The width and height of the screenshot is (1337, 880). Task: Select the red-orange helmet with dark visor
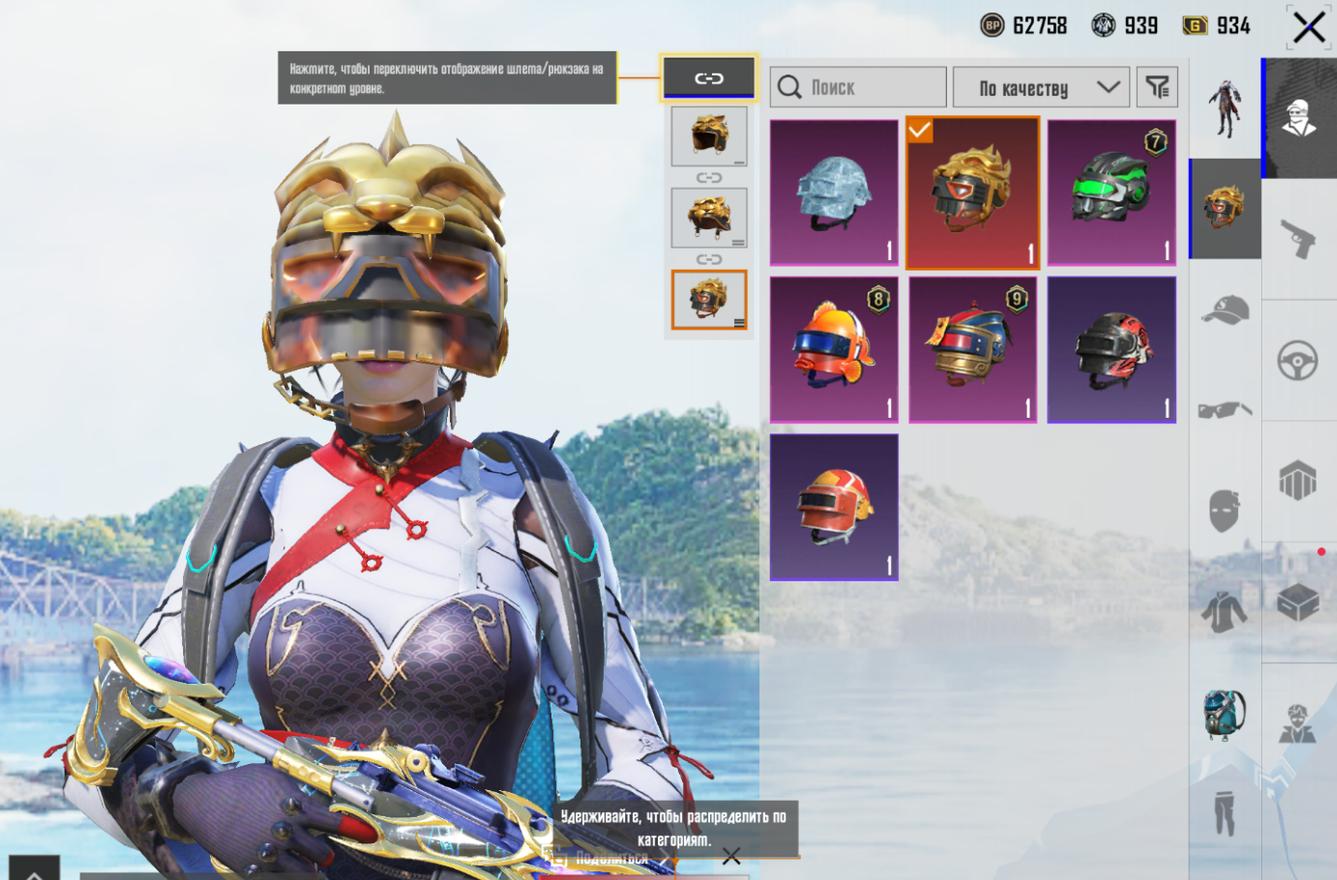pyautogui.click(x=834, y=506)
